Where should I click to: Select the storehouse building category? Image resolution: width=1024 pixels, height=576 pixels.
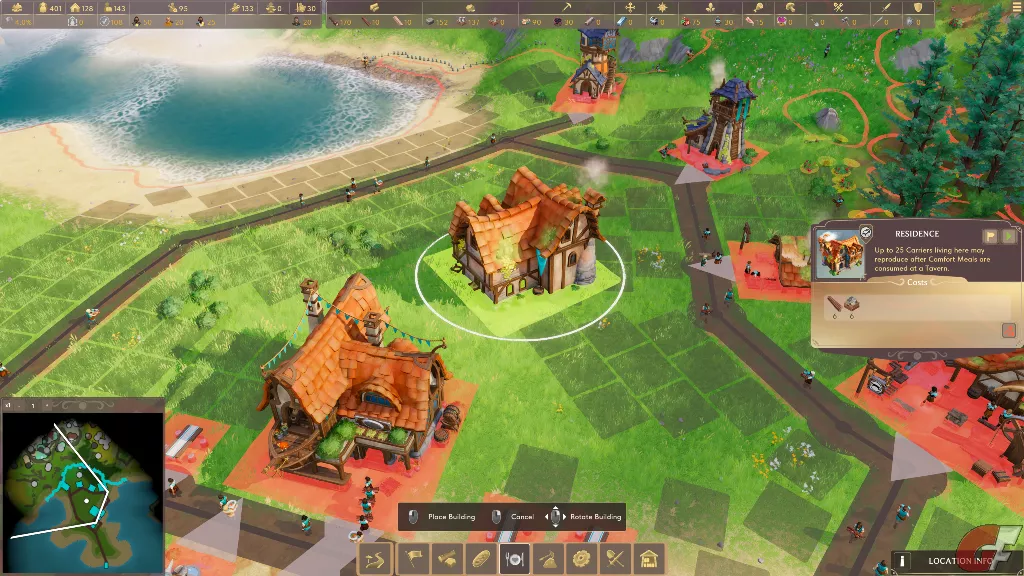click(x=650, y=558)
